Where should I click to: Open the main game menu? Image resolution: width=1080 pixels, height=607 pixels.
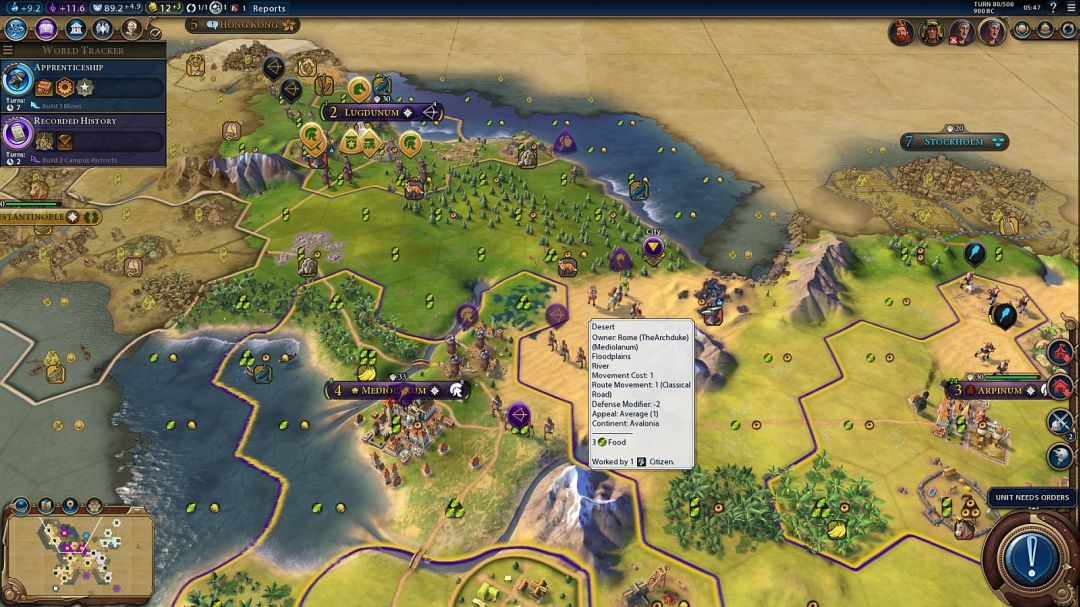pos(1070,7)
